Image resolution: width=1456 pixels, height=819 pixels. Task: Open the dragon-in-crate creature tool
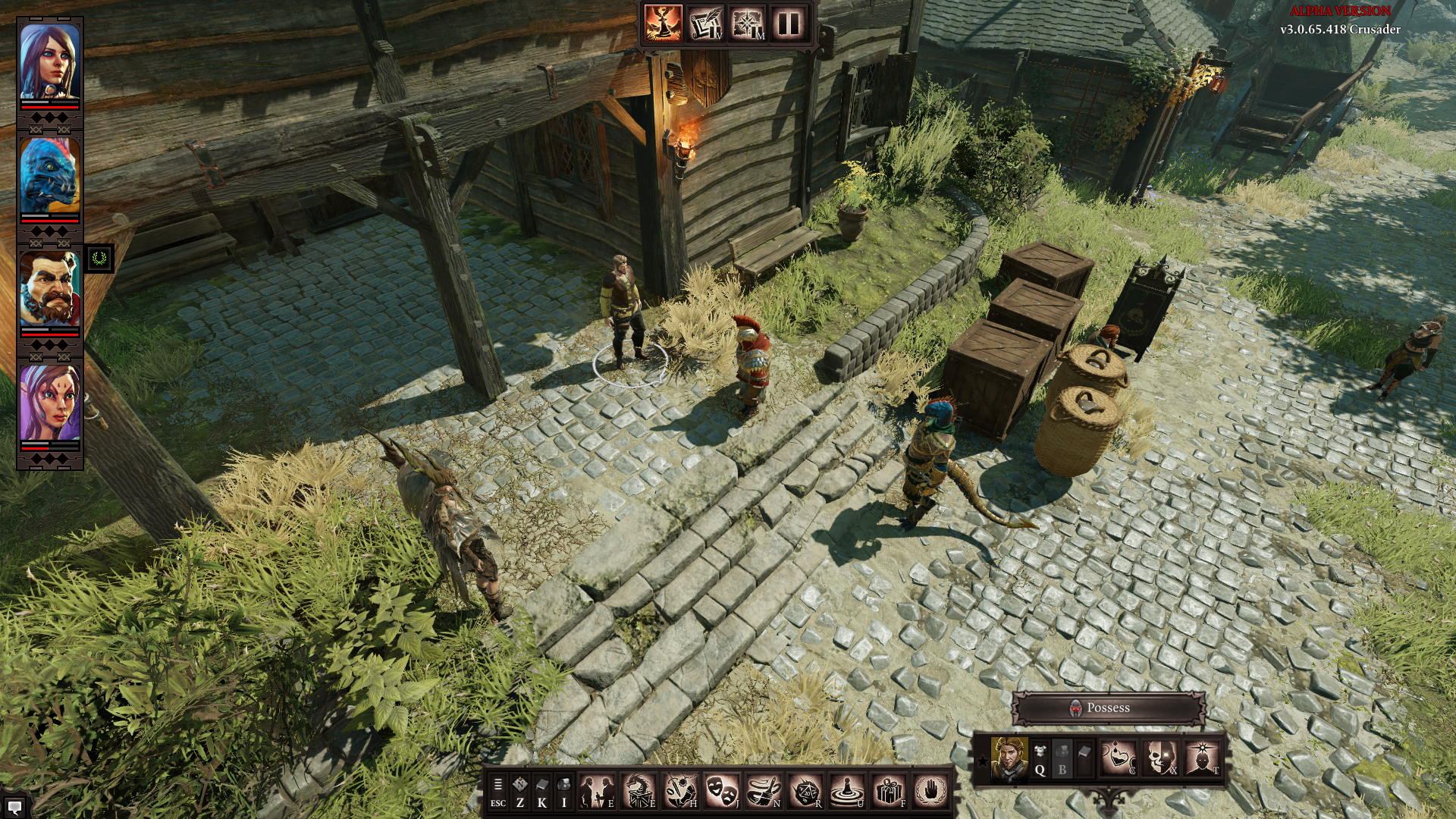tap(639, 792)
